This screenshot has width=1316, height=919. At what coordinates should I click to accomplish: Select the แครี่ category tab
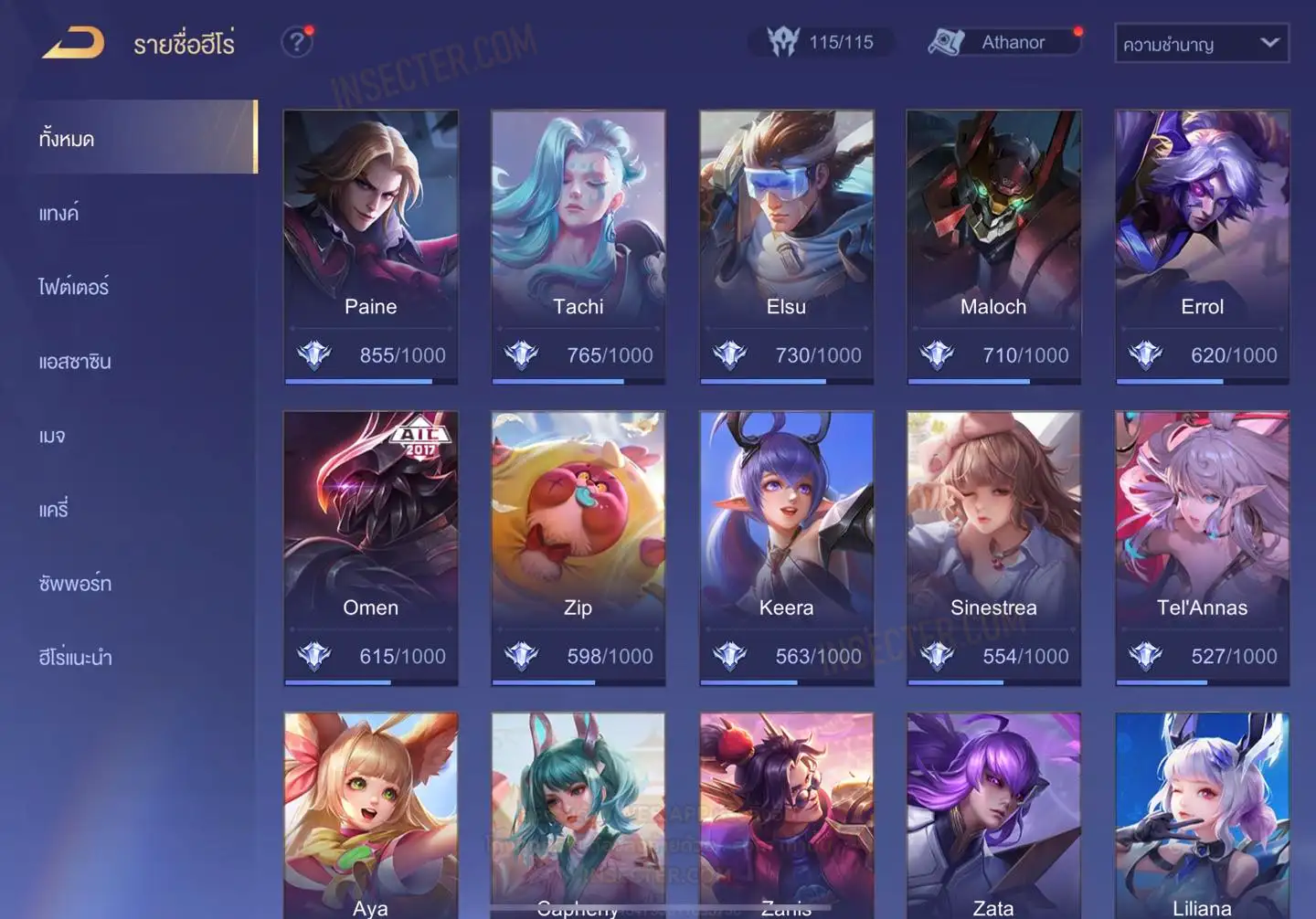(x=54, y=510)
